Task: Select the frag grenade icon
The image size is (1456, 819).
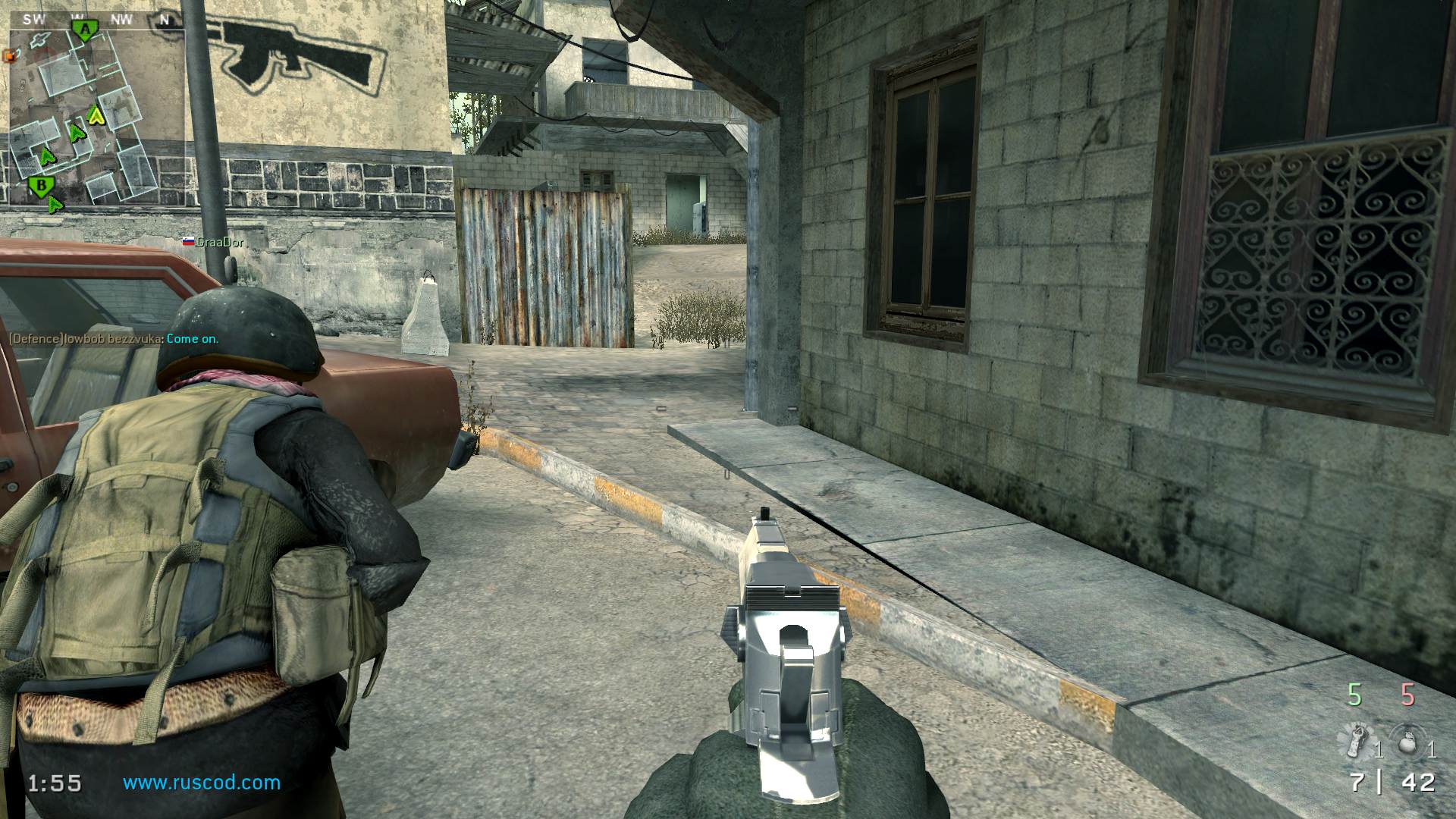Action: (1407, 741)
